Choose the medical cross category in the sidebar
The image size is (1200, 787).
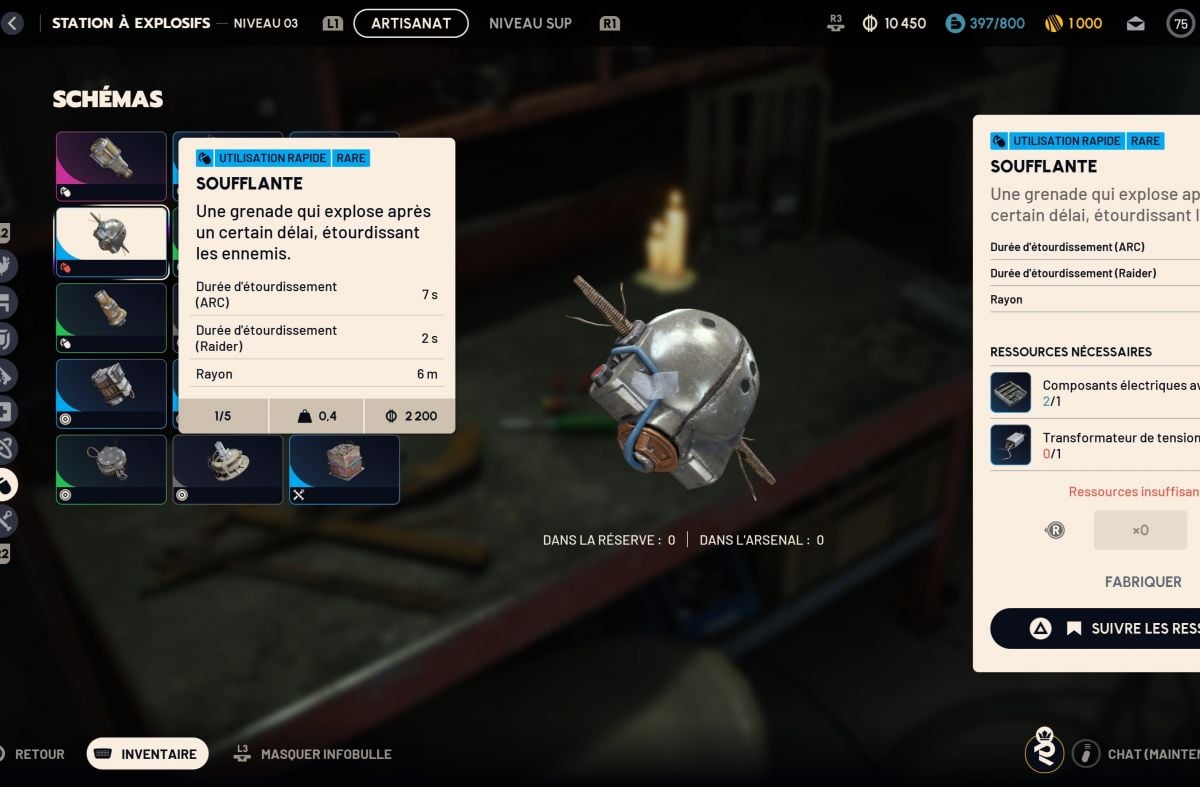click(8, 411)
